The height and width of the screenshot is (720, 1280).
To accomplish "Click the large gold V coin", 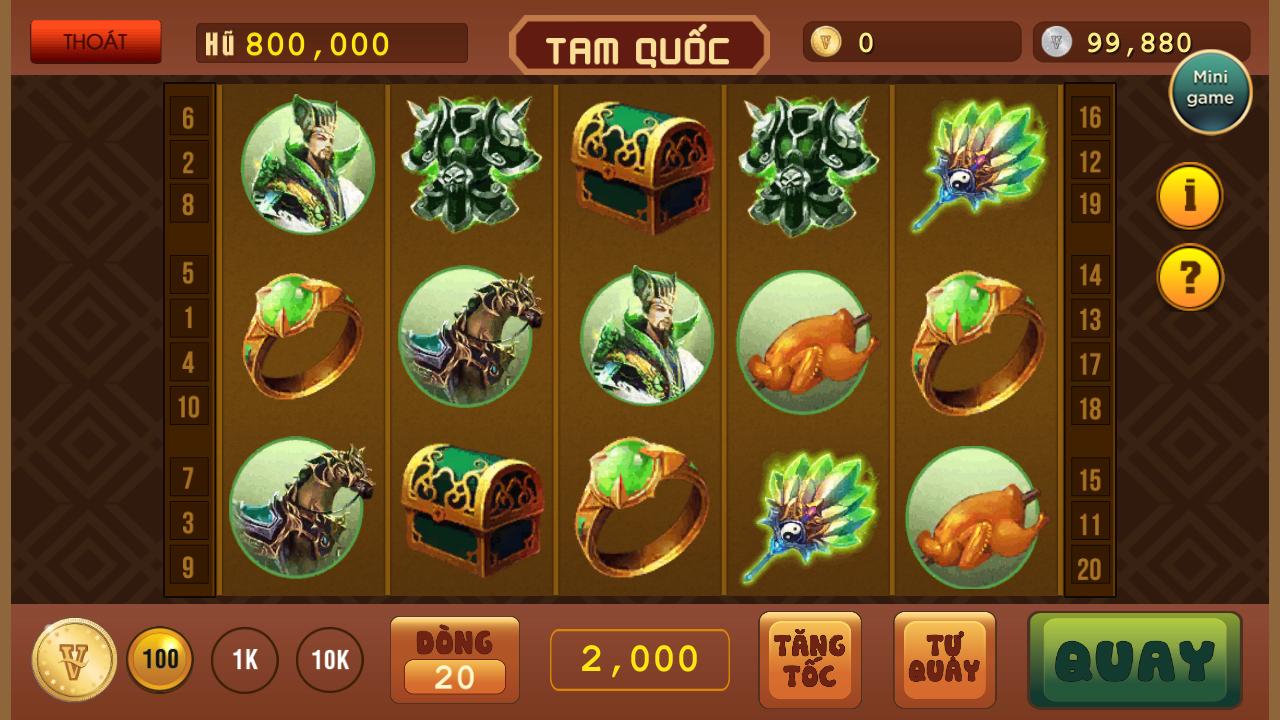I will 73,660.
